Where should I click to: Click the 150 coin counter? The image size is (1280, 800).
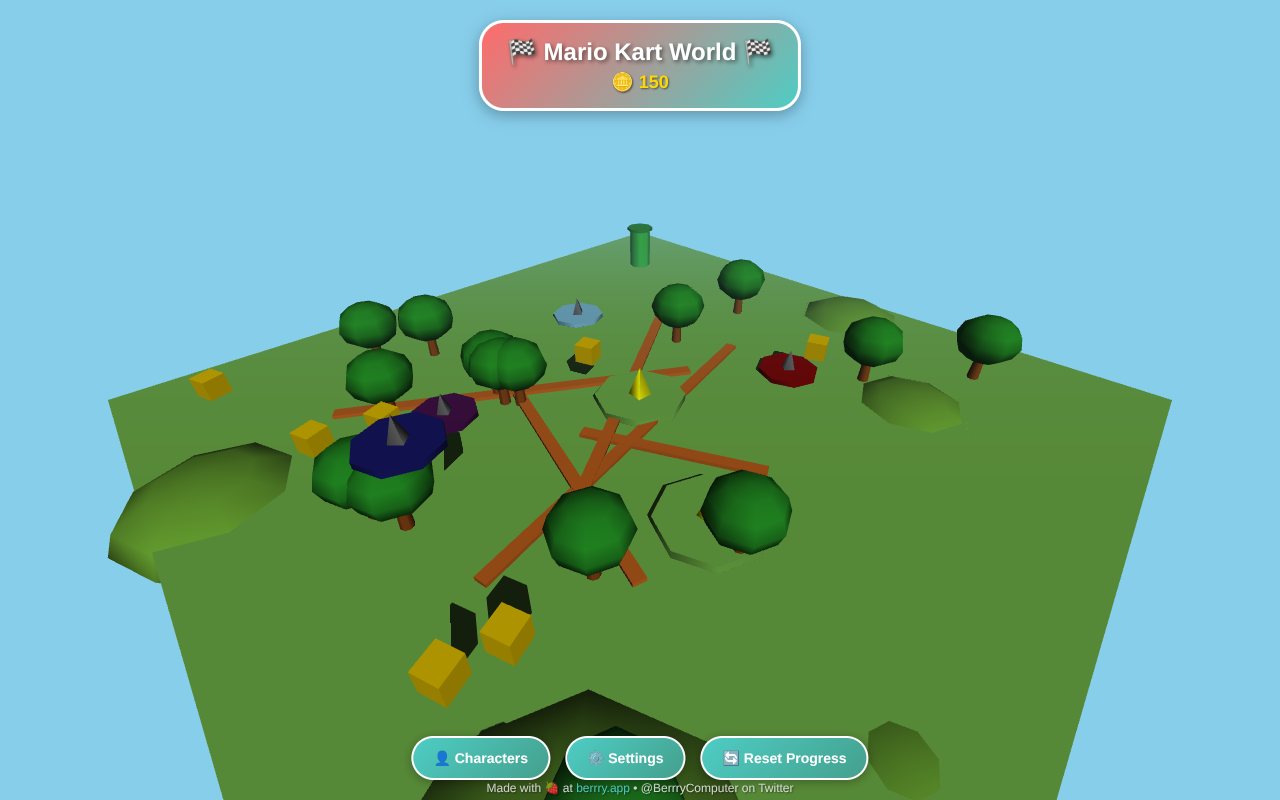click(x=652, y=81)
